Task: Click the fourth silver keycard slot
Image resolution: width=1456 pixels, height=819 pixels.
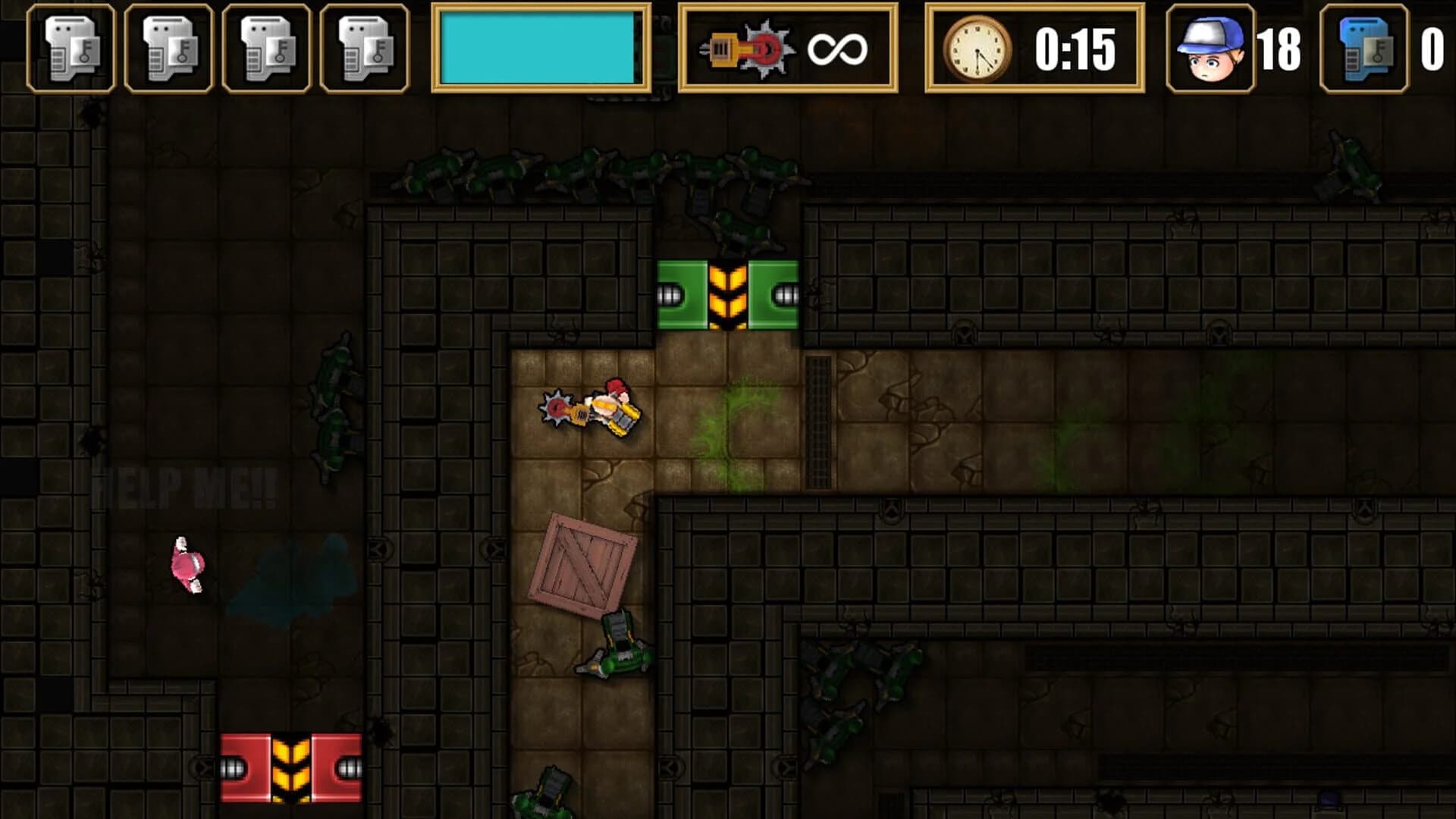Action: tap(362, 49)
